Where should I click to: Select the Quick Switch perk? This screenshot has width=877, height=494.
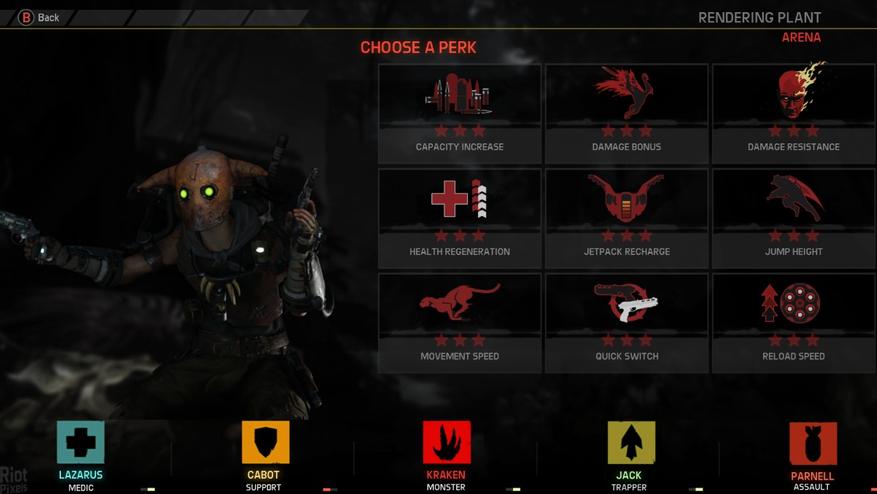[626, 323]
